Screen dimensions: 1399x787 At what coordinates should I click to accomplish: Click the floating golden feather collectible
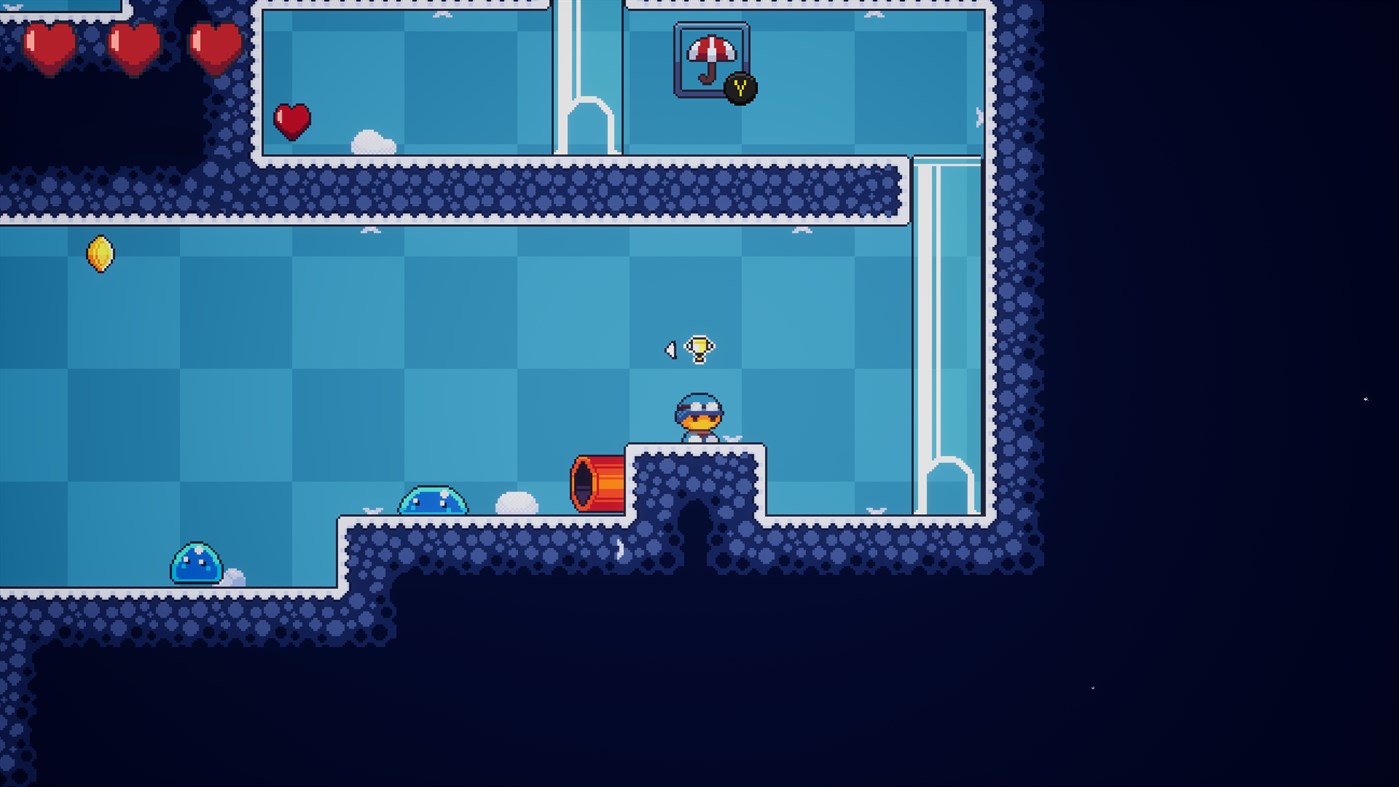tap(99, 254)
